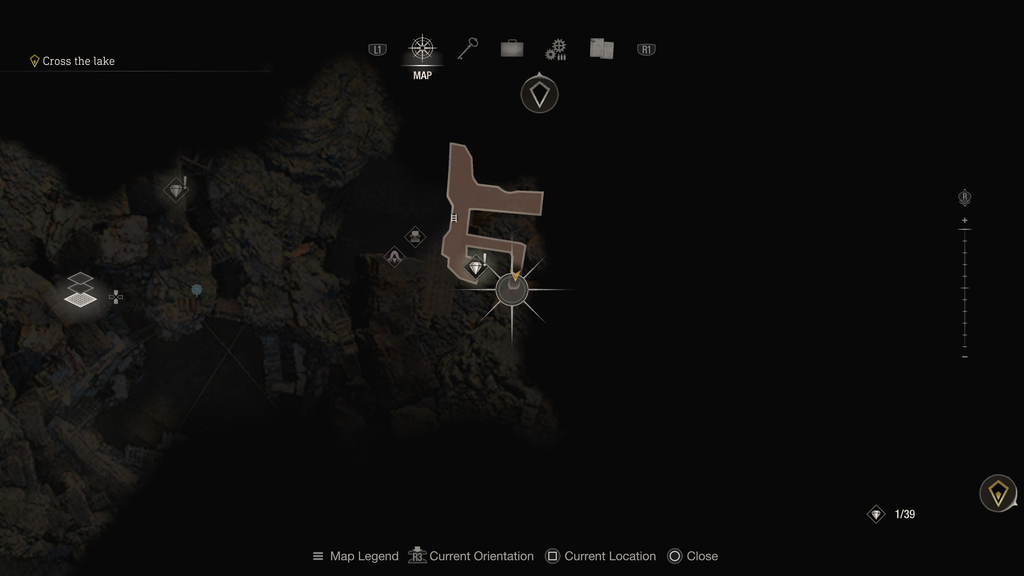Select the treasure marker in western area
The width and height of the screenshot is (1024, 576).
click(176, 189)
